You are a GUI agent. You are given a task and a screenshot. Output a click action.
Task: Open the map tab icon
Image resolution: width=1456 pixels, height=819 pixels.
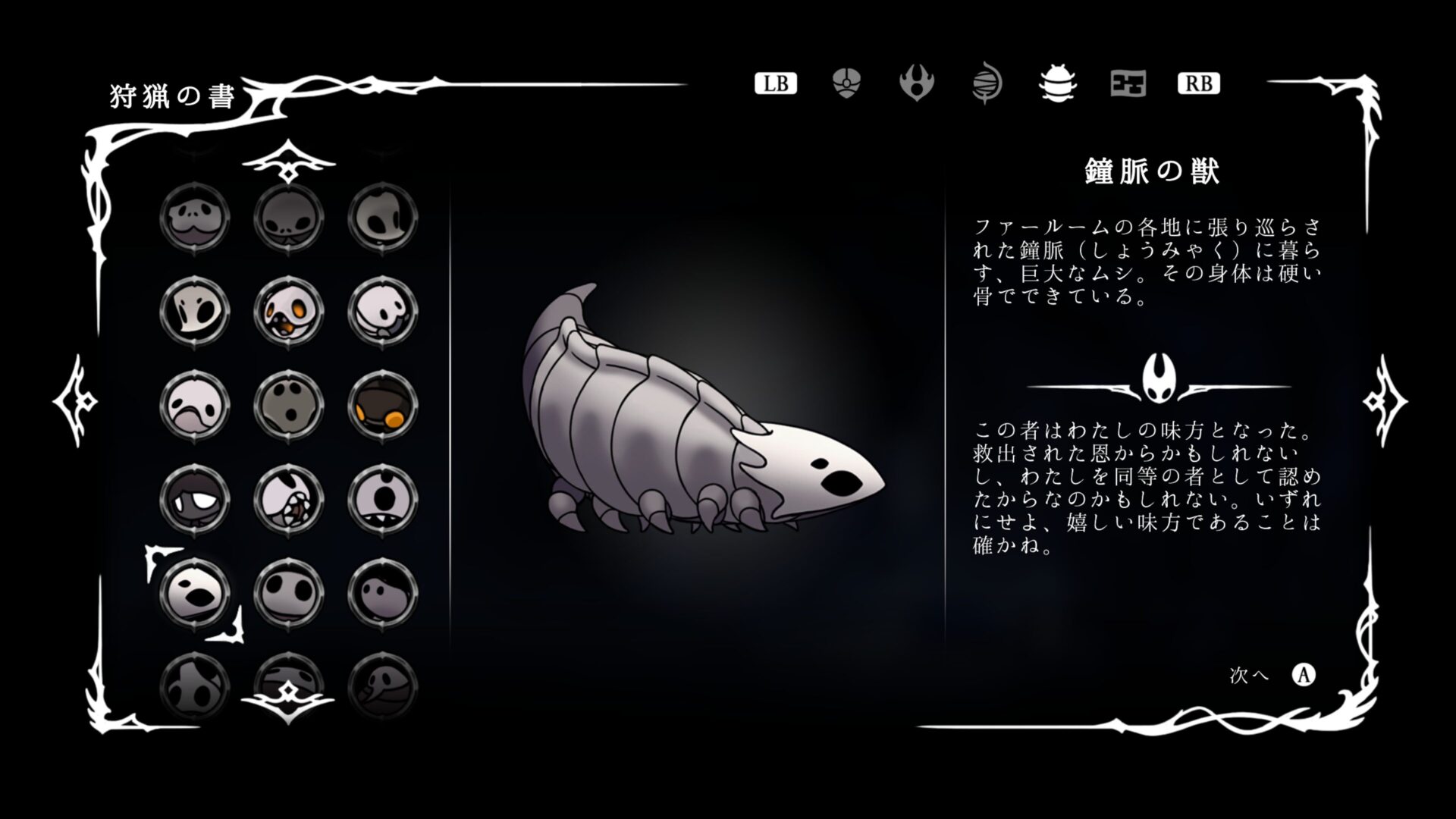click(x=1128, y=83)
